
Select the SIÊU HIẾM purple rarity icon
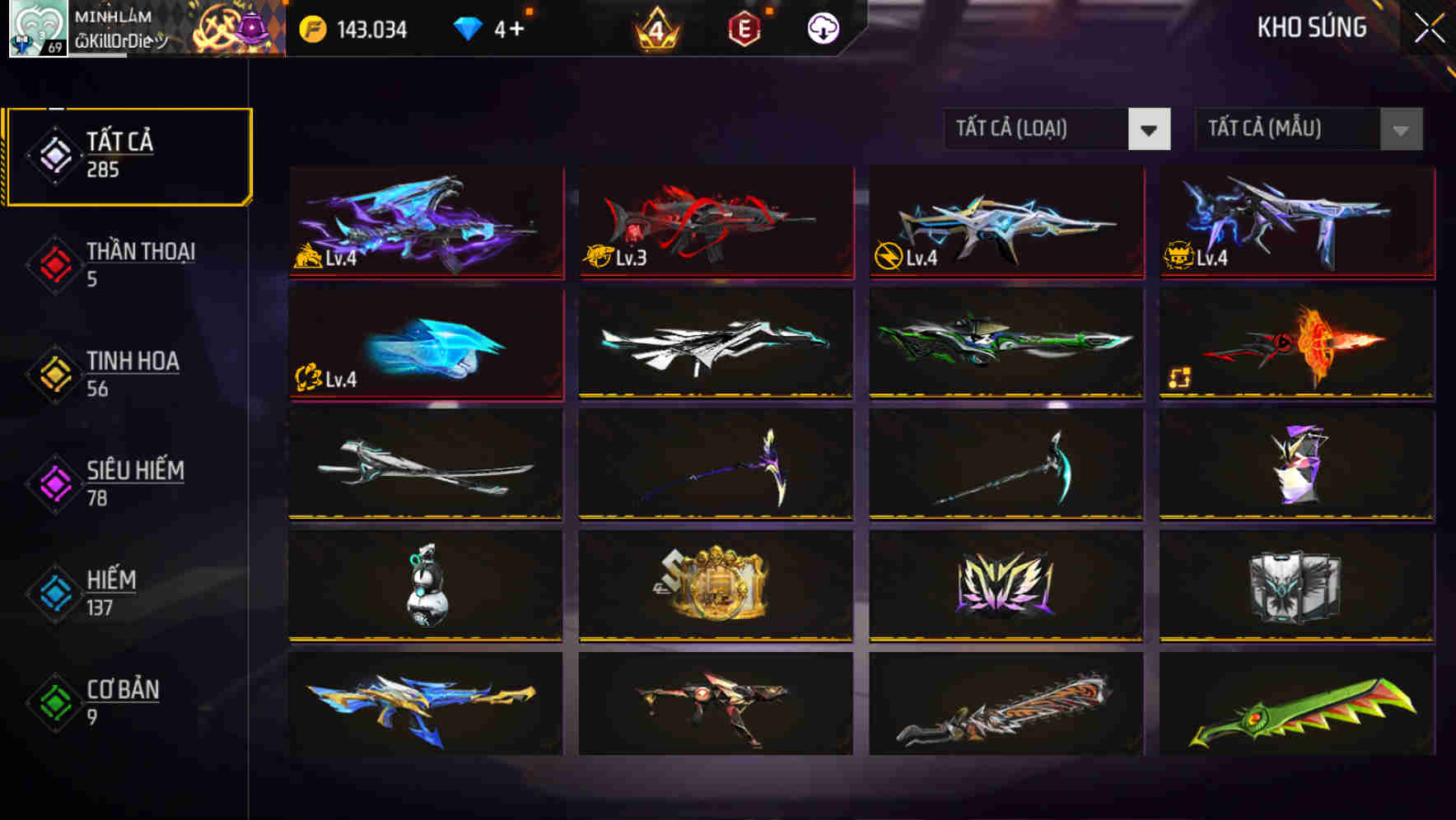53,482
